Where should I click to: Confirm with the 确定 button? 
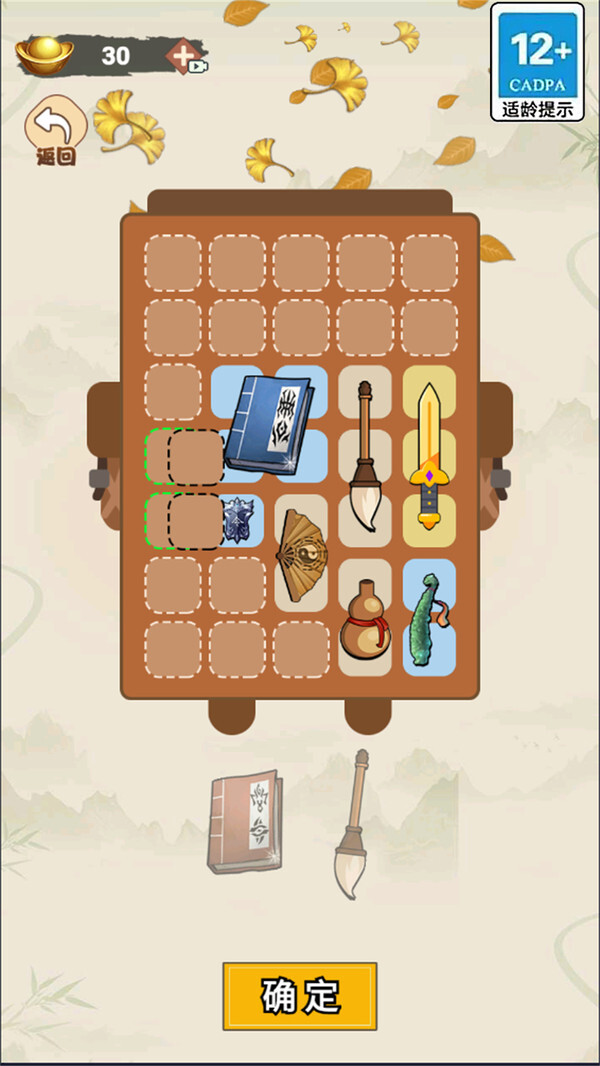(x=300, y=996)
